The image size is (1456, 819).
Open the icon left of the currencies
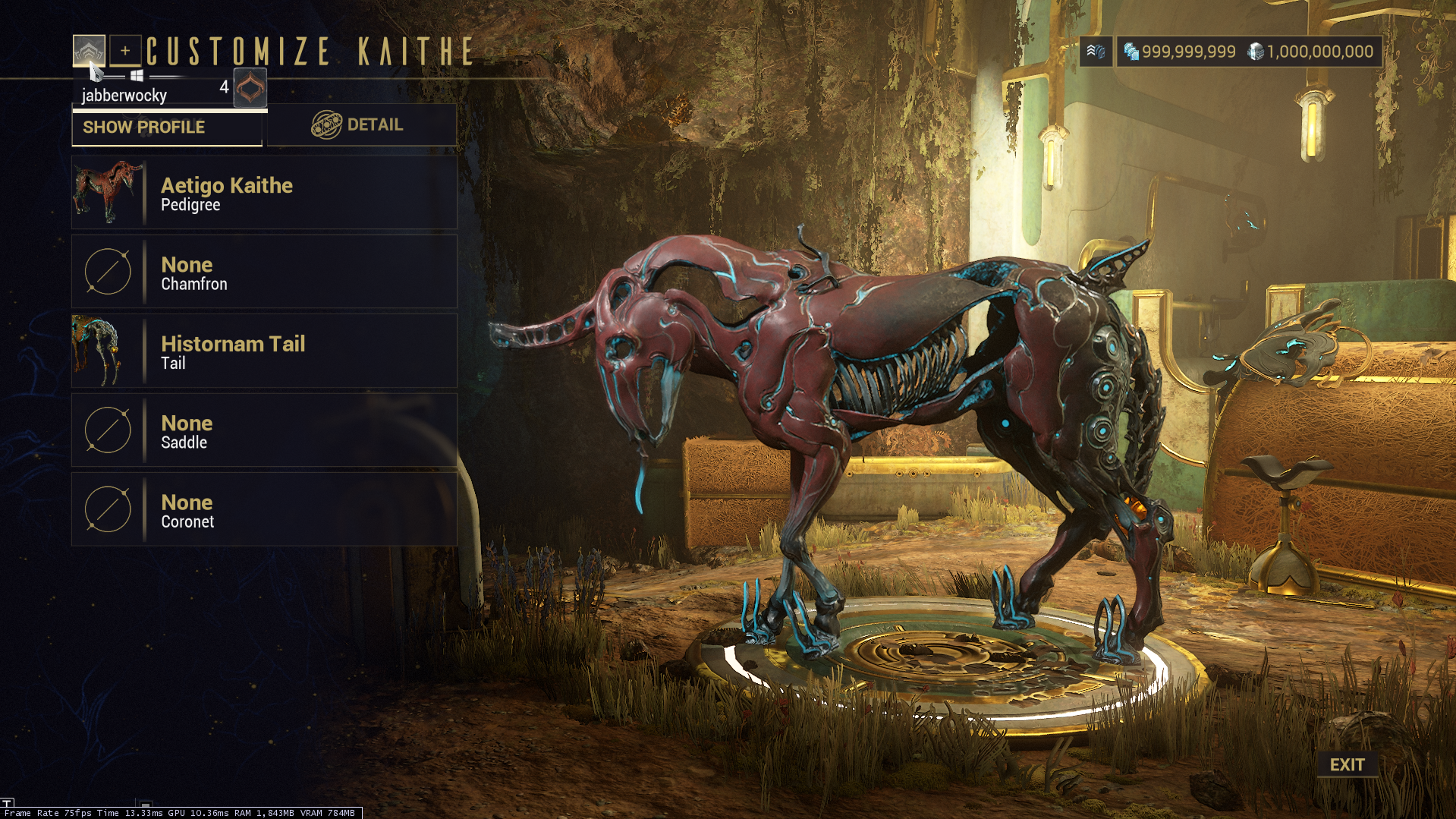(x=1096, y=52)
